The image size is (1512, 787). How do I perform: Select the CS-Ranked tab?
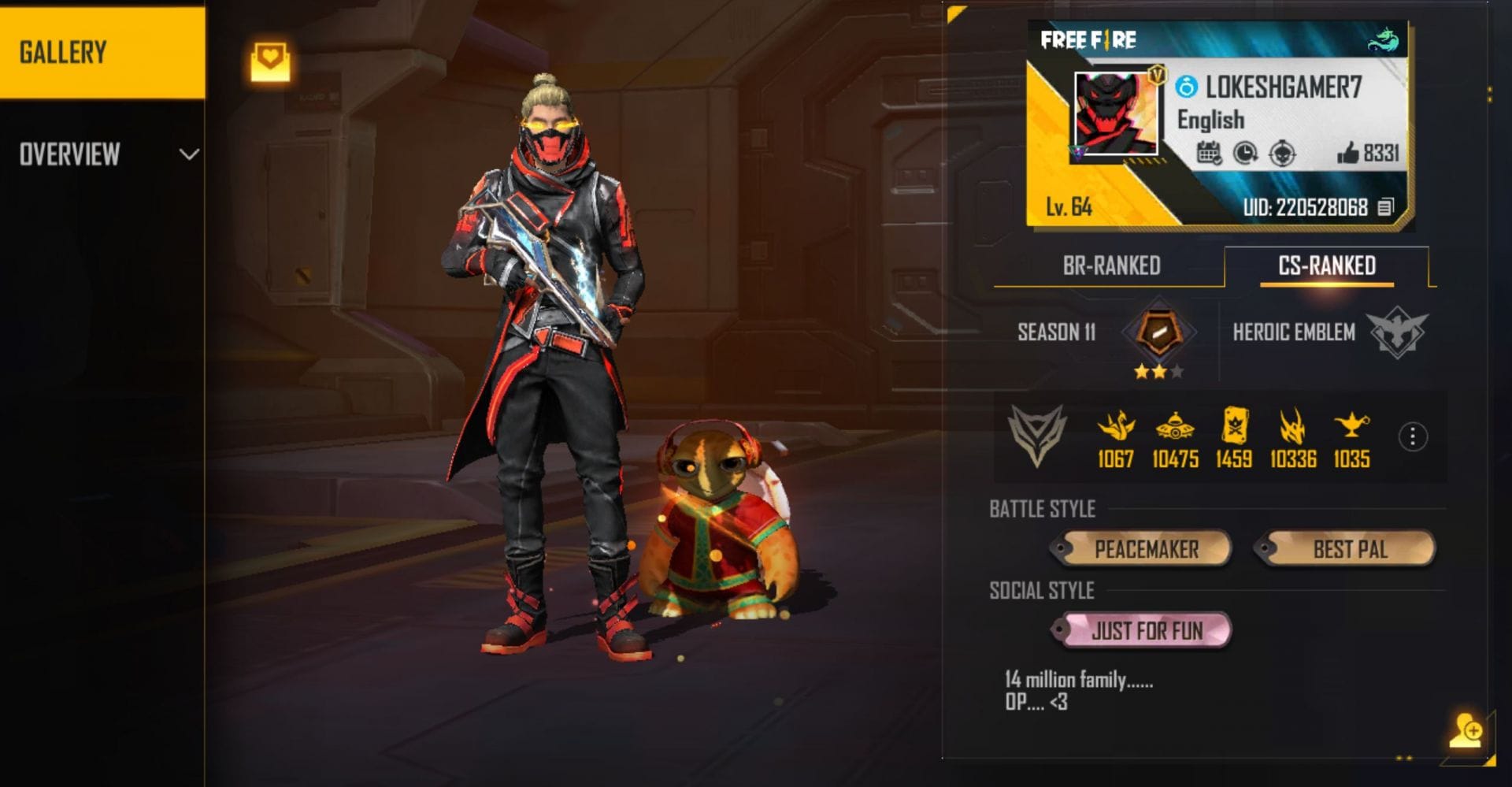click(x=1326, y=265)
